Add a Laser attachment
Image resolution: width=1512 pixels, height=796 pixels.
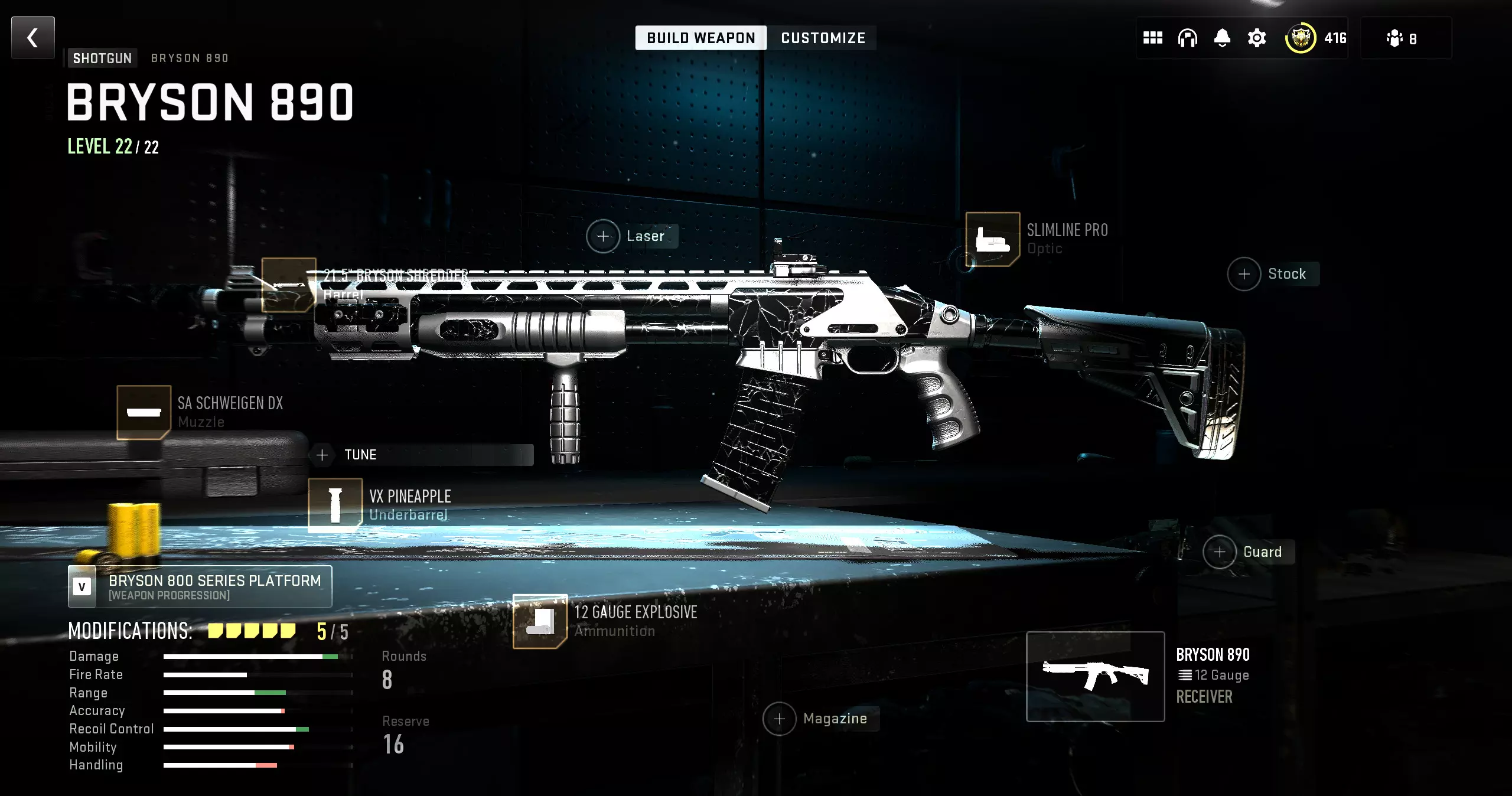[603, 236]
